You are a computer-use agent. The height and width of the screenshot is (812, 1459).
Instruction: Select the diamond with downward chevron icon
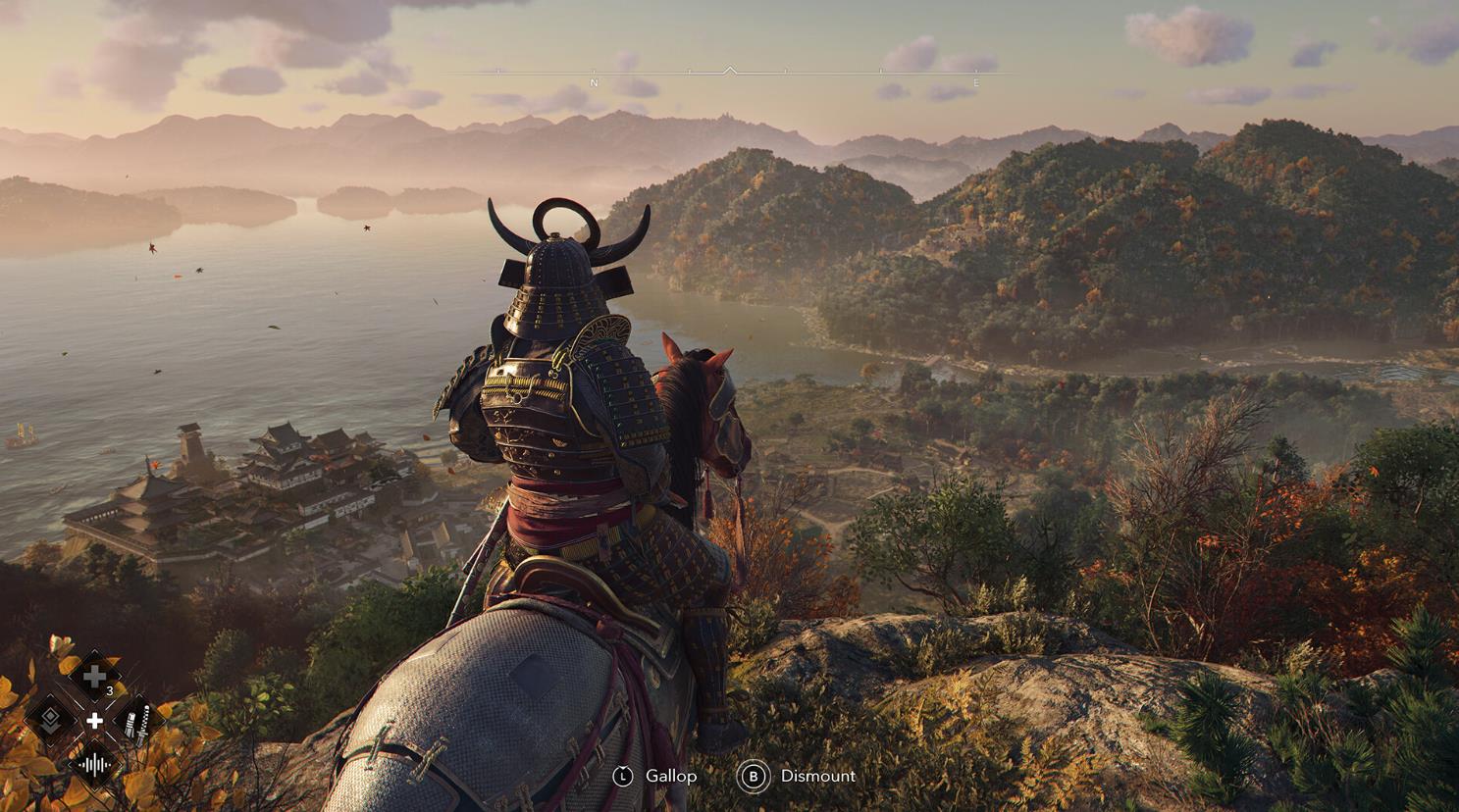[52, 721]
